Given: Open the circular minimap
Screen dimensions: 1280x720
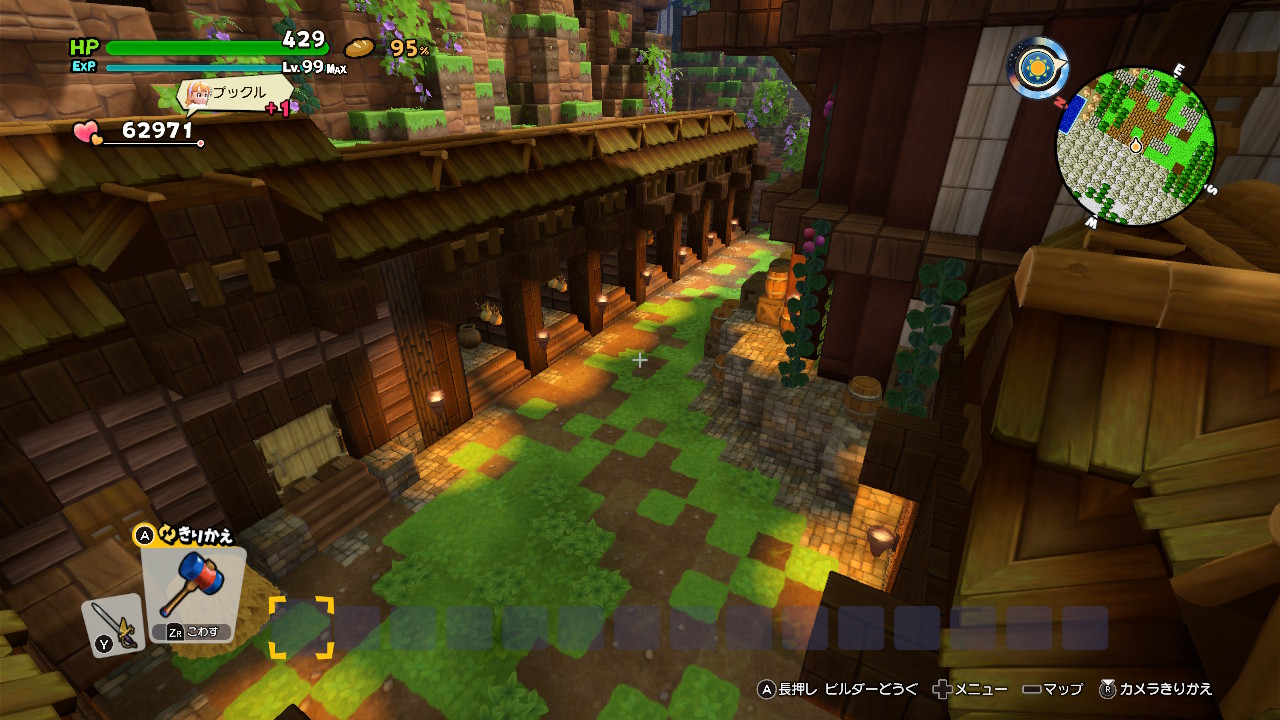Looking at the screenshot, I should coord(1135,145).
